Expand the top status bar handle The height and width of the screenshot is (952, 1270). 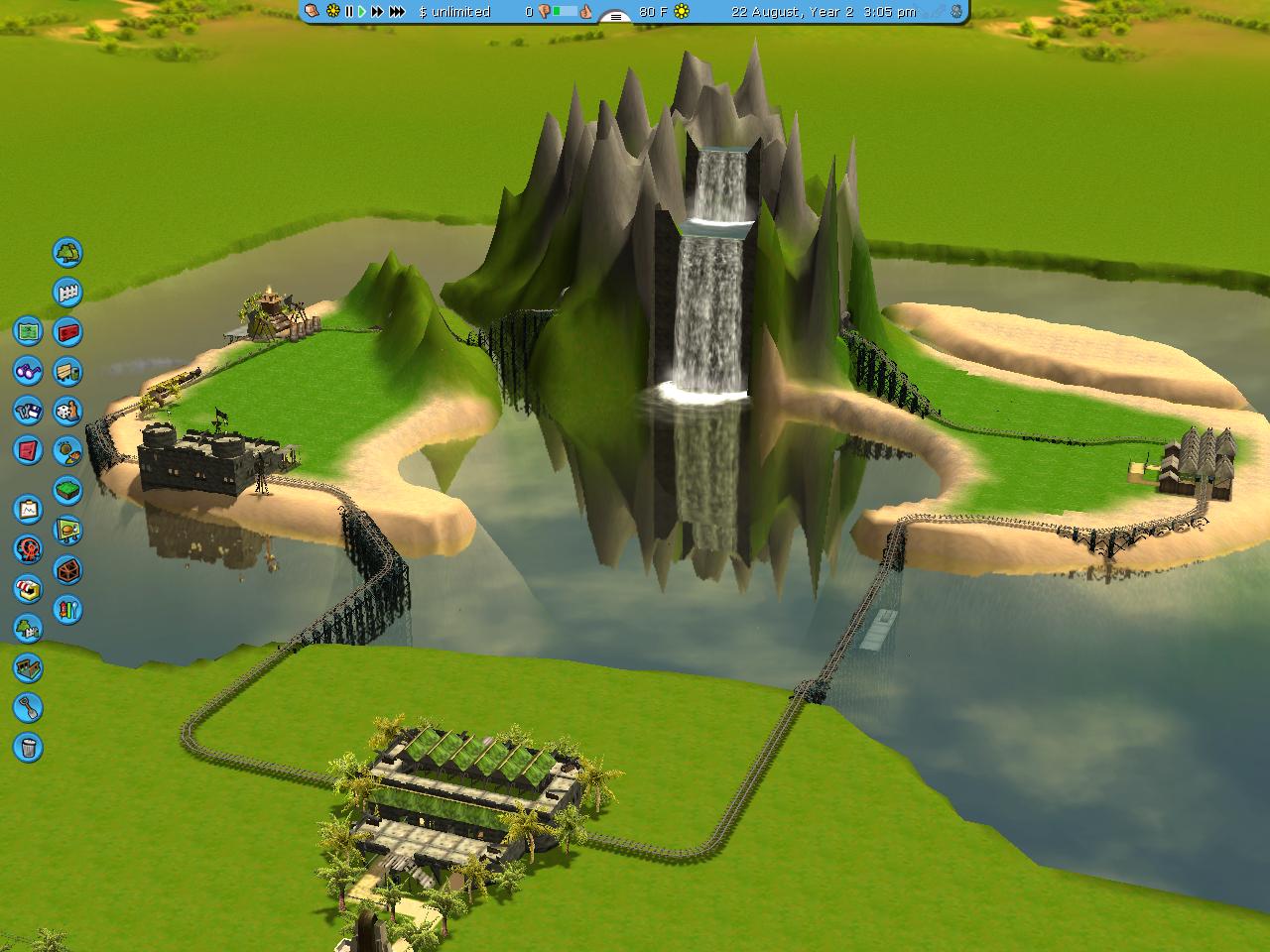click(615, 16)
